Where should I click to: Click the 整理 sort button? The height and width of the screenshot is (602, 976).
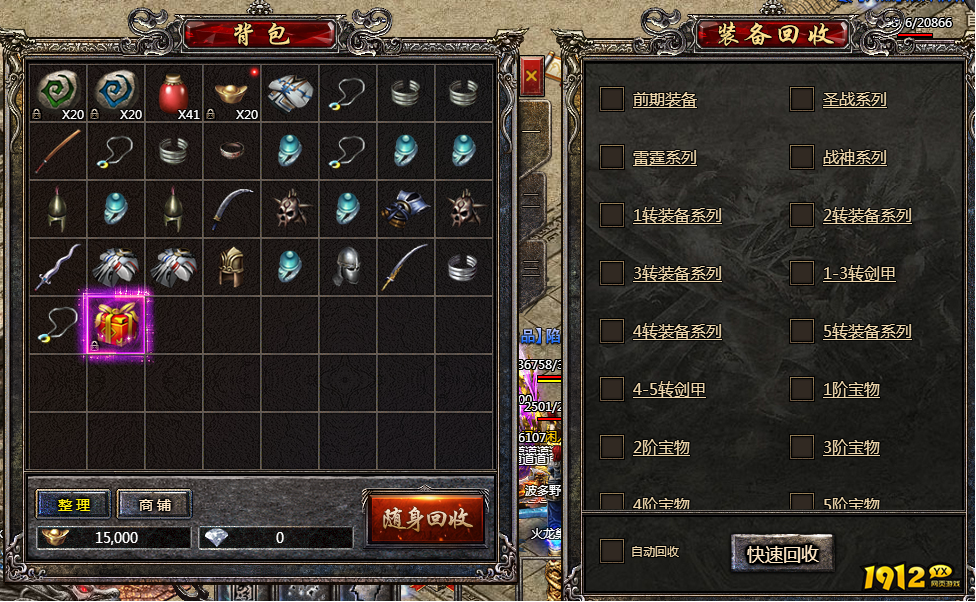[x=75, y=505]
